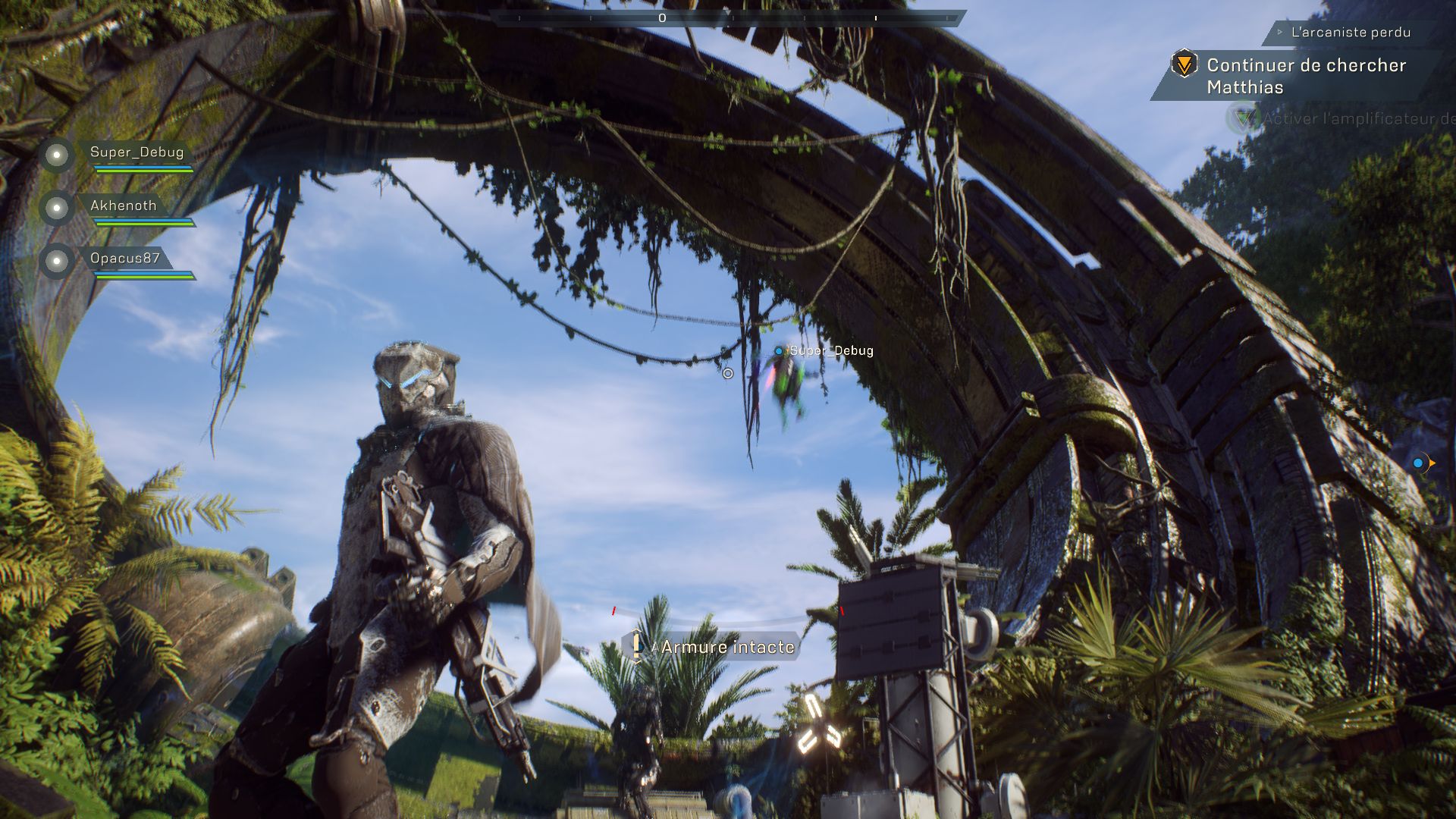
Task: Click the compass bar at top
Action: [x=728, y=17]
